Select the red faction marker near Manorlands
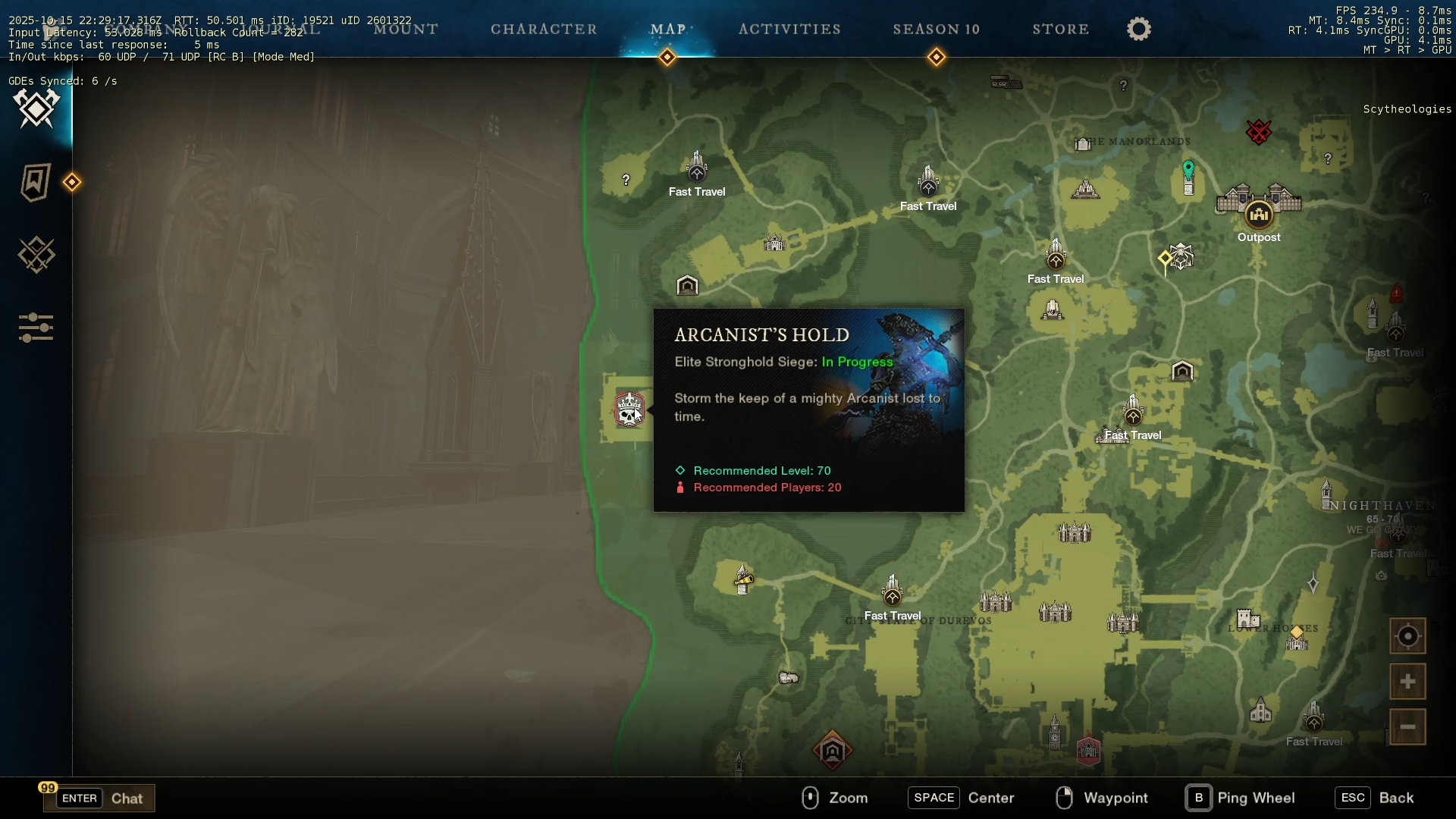 coord(1258,132)
